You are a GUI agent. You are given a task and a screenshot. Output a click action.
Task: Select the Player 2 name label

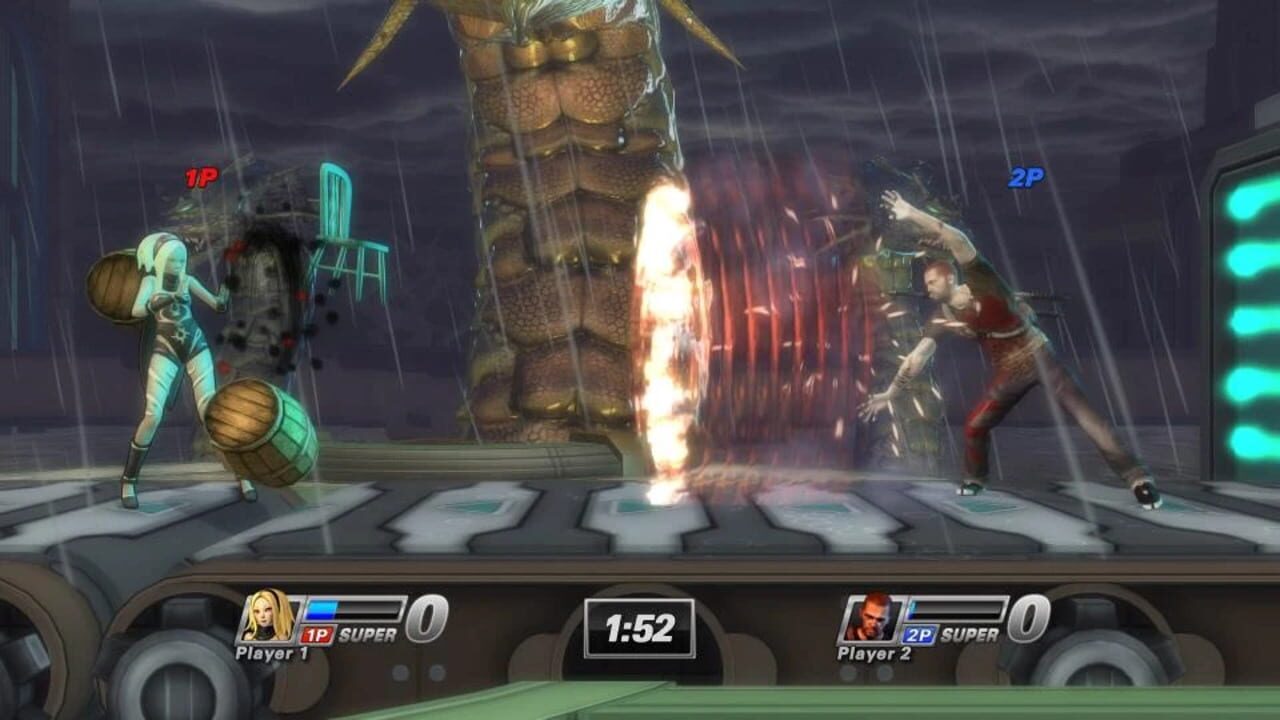(x=874, y=652)
